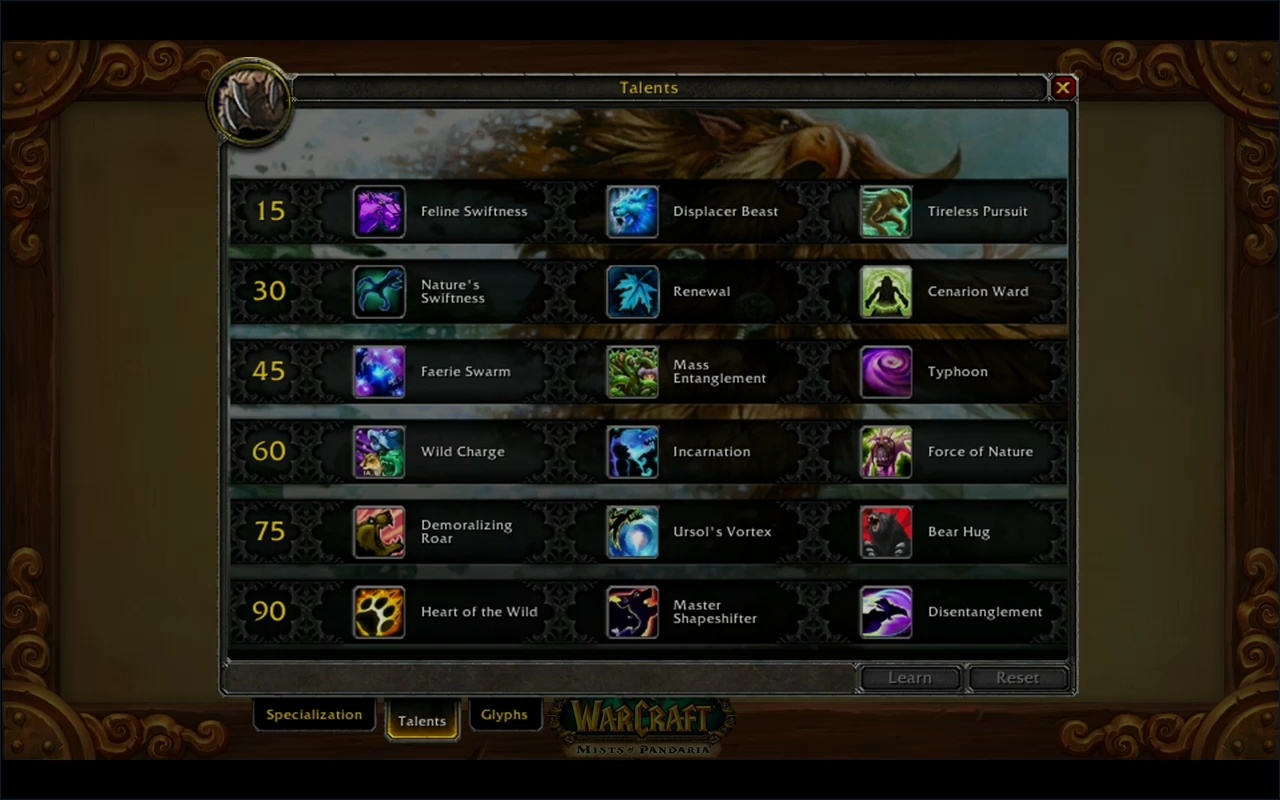Choose the Wild Charge talent icon
The height and width of the screenshot is (800, 1280).
click(x=379, y=451)
